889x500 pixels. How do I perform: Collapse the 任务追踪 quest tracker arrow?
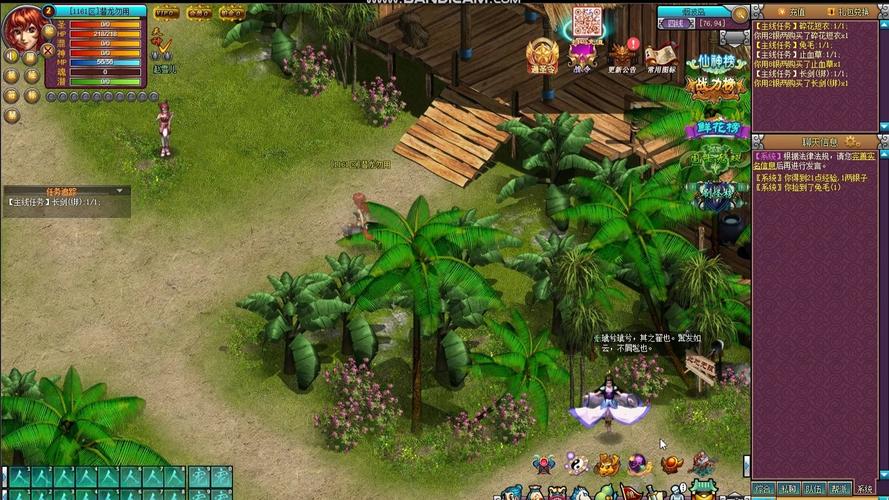120,190
